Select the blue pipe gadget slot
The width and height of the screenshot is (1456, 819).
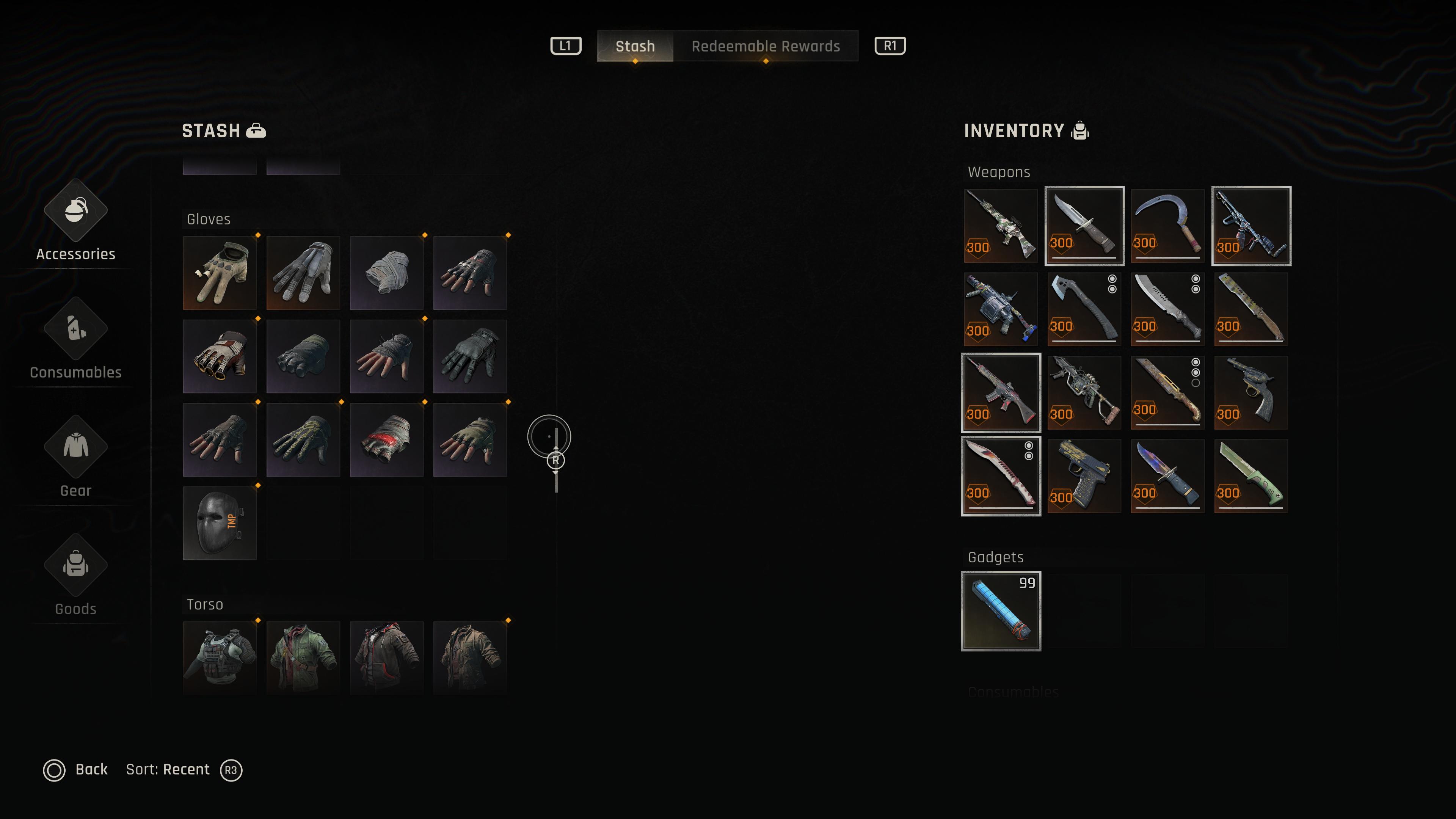point(1001,611)
